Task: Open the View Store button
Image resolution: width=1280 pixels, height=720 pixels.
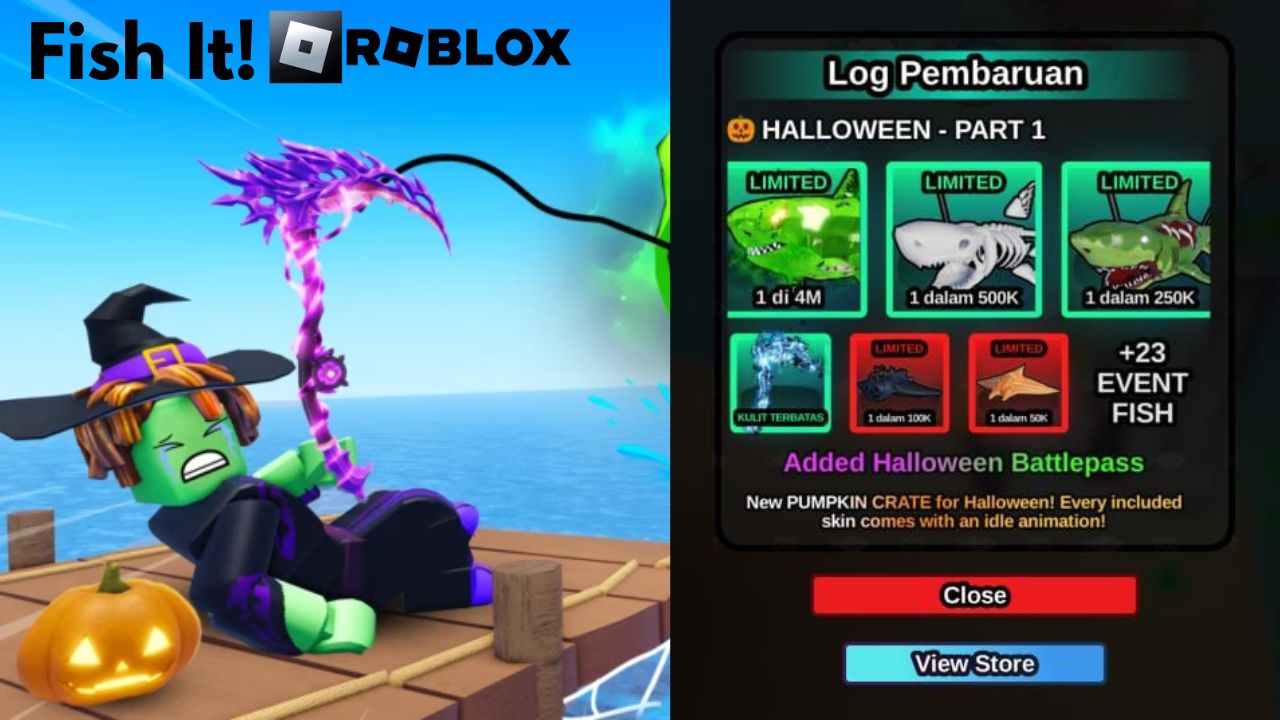Action: [x=975, y=663]
